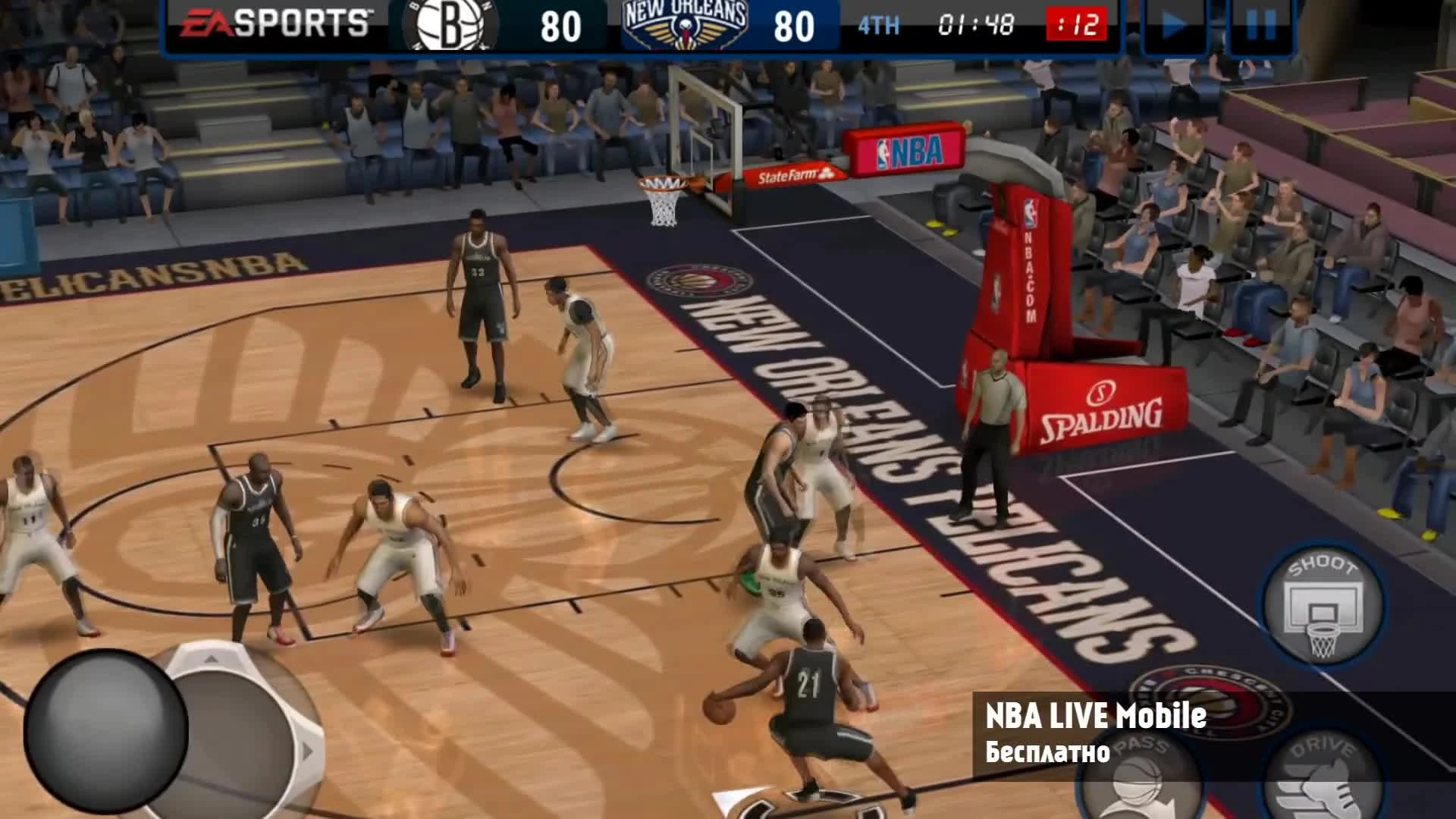Tap the red shot clock showing 12
Image resolution: width=1456 pixels, height=819 pixels.
(x=1077, y=24)
